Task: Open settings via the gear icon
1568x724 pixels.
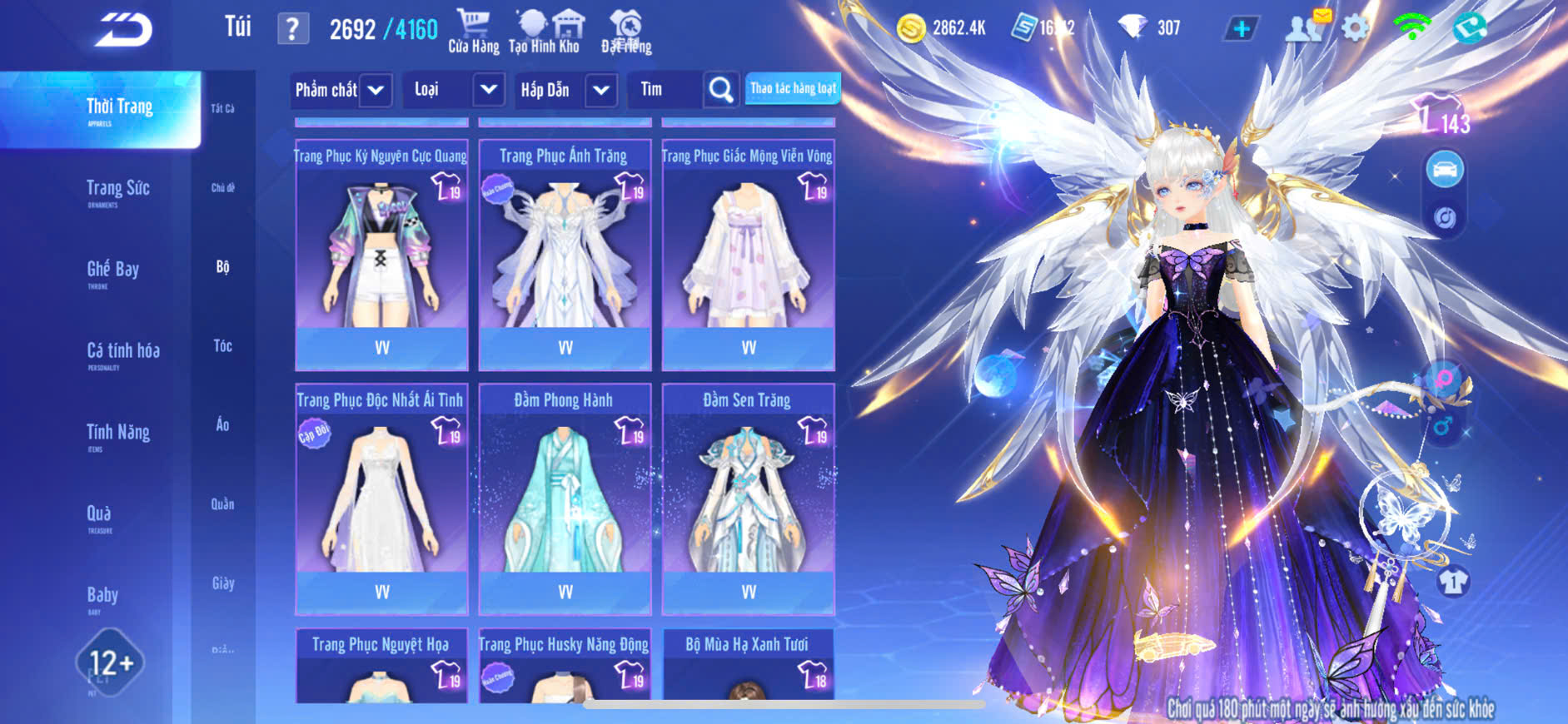Action: point(1355,28)
